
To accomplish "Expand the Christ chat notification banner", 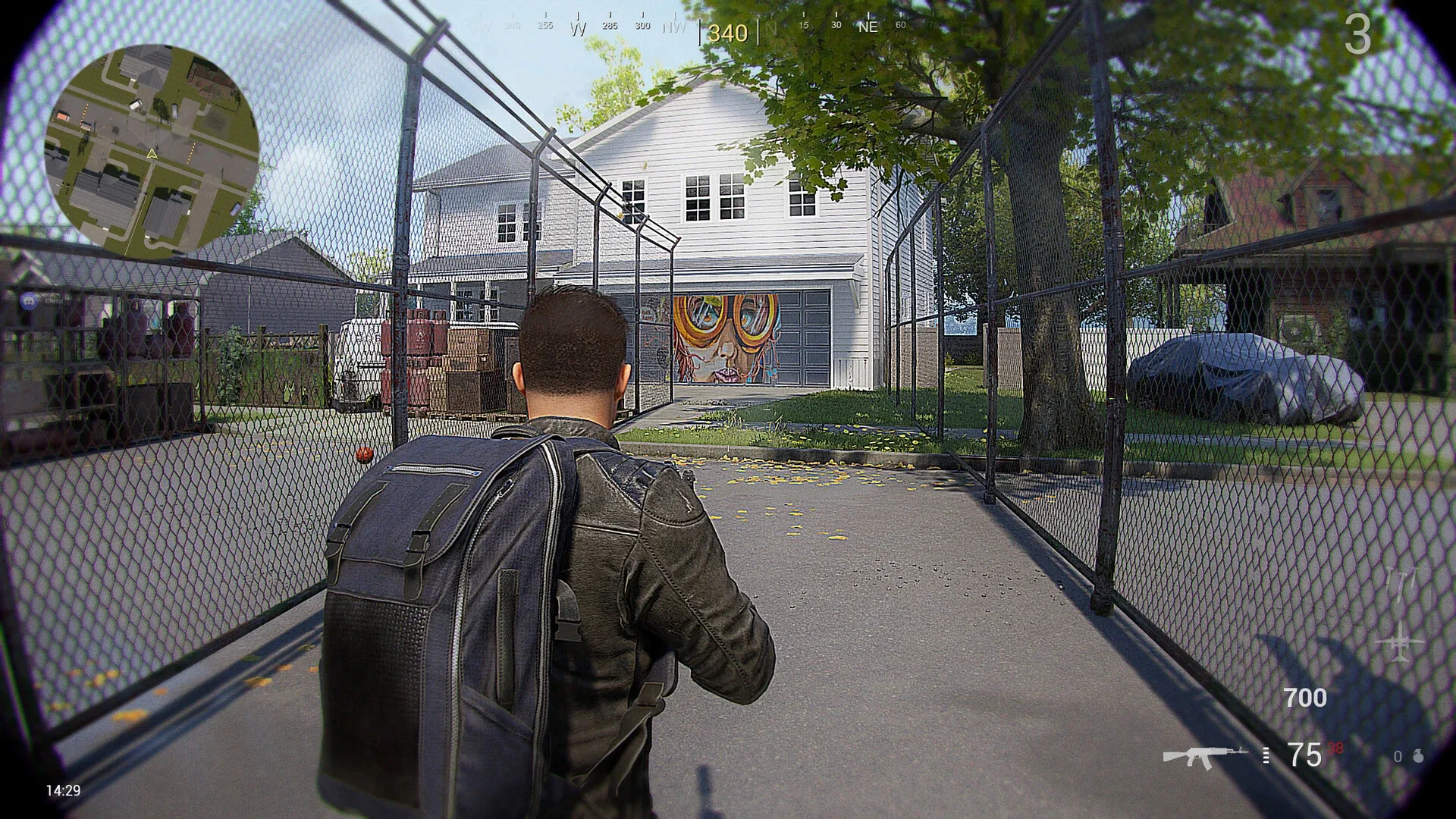I will coord(47,302).
